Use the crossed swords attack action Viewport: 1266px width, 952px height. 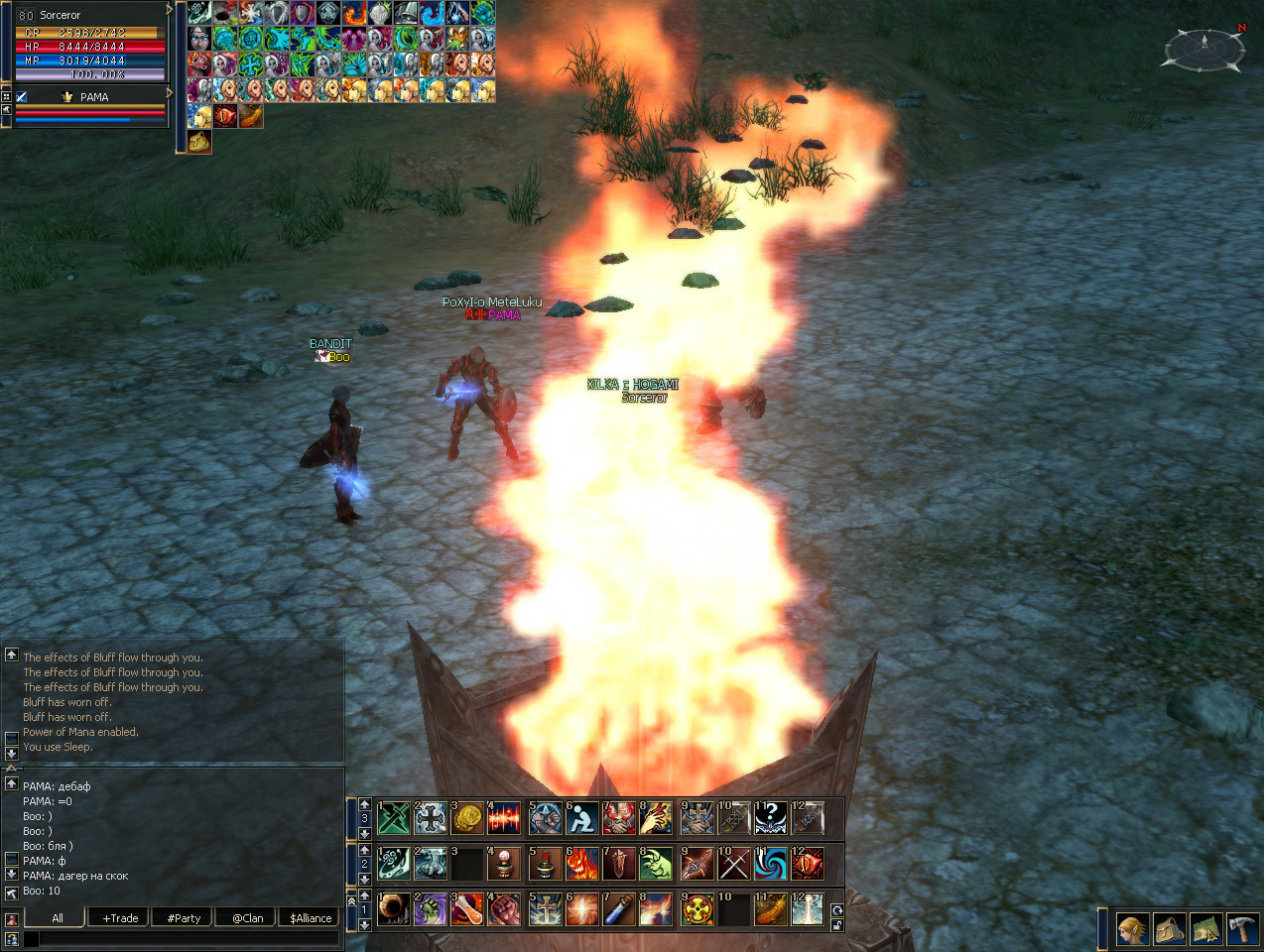(733, 864)
